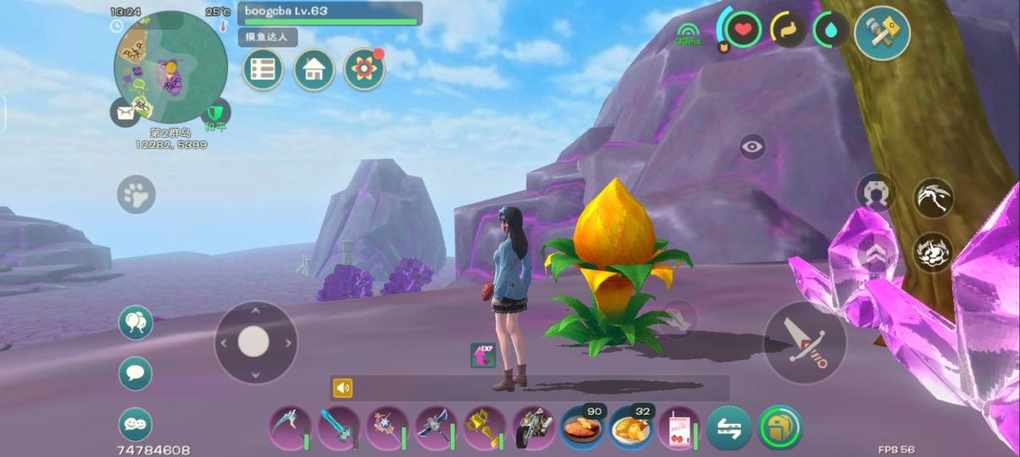Screen dimensions: 1020x457
Task: Select the blue sword hotbar slot
Action: coord(338,428)
